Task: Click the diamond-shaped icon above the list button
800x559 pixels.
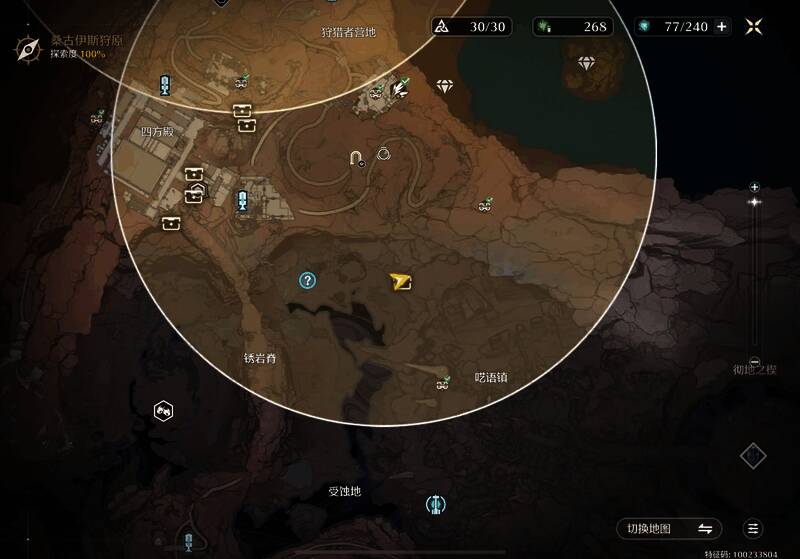Action: (x=753, y=456)
